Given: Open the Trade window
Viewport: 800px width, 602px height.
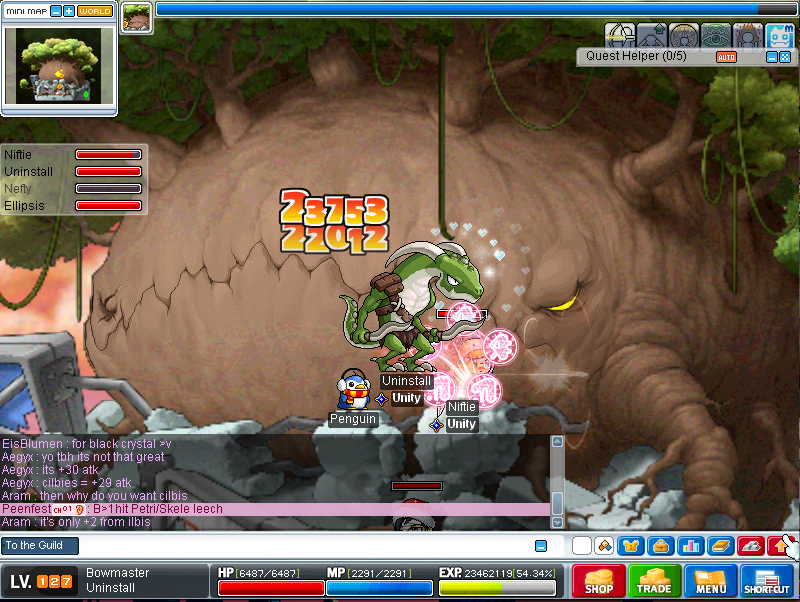Looking at the screenshot, I should 655,582.
